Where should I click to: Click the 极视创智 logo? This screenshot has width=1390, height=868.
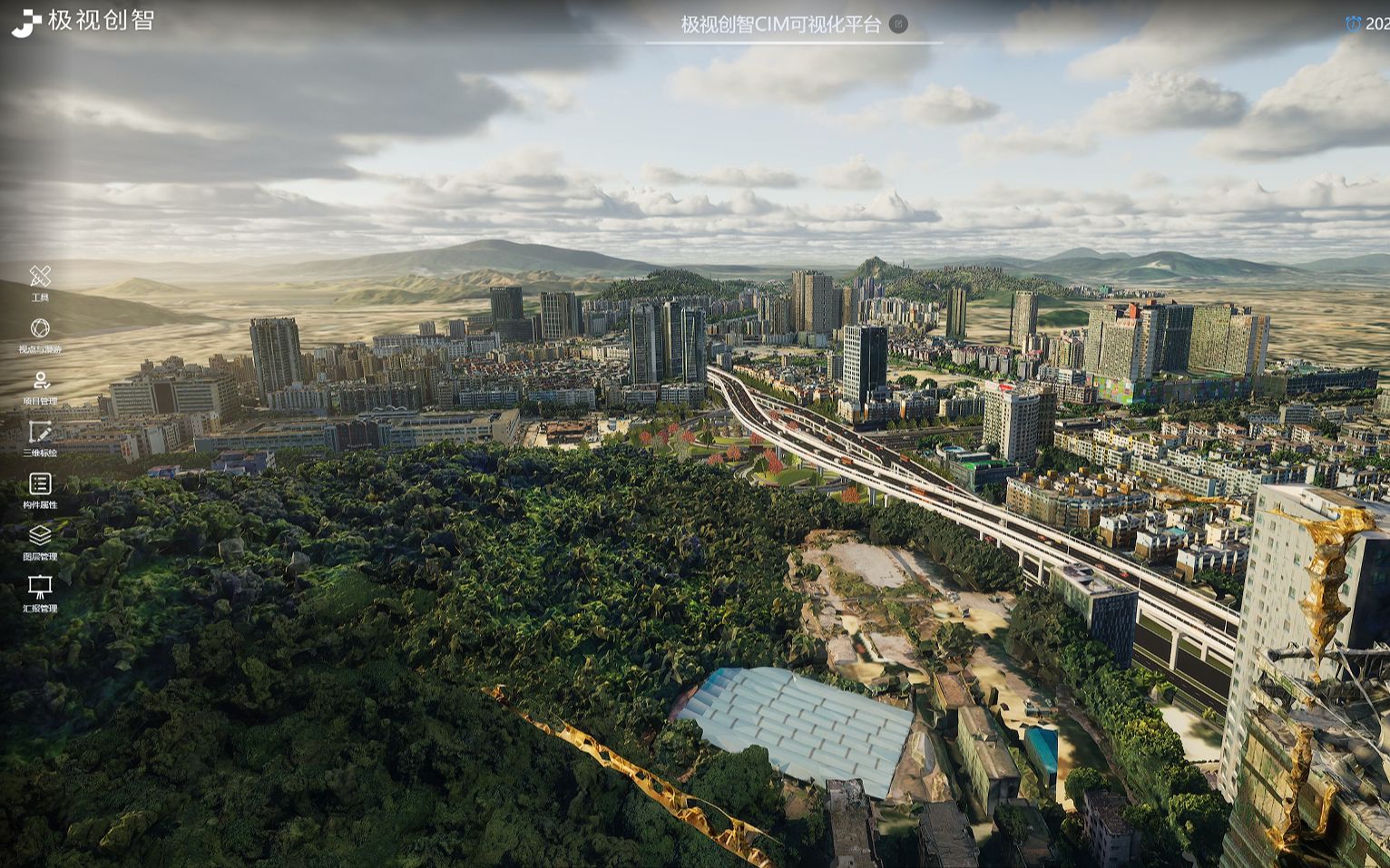[83, 21]
